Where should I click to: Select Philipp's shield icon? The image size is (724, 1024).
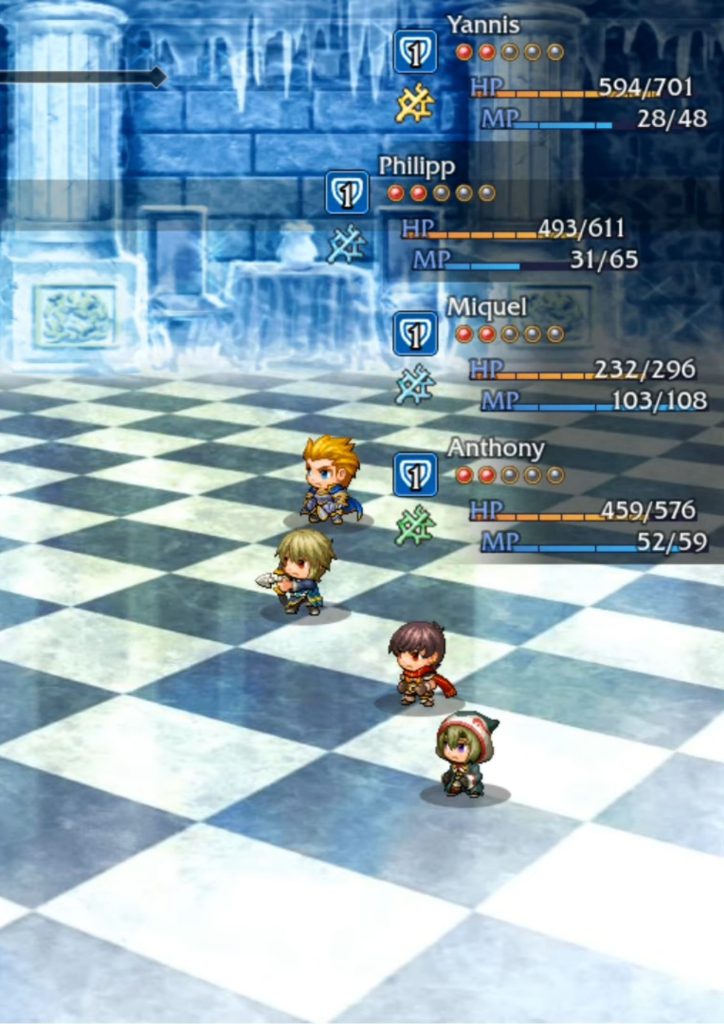(x=347, y=193)
